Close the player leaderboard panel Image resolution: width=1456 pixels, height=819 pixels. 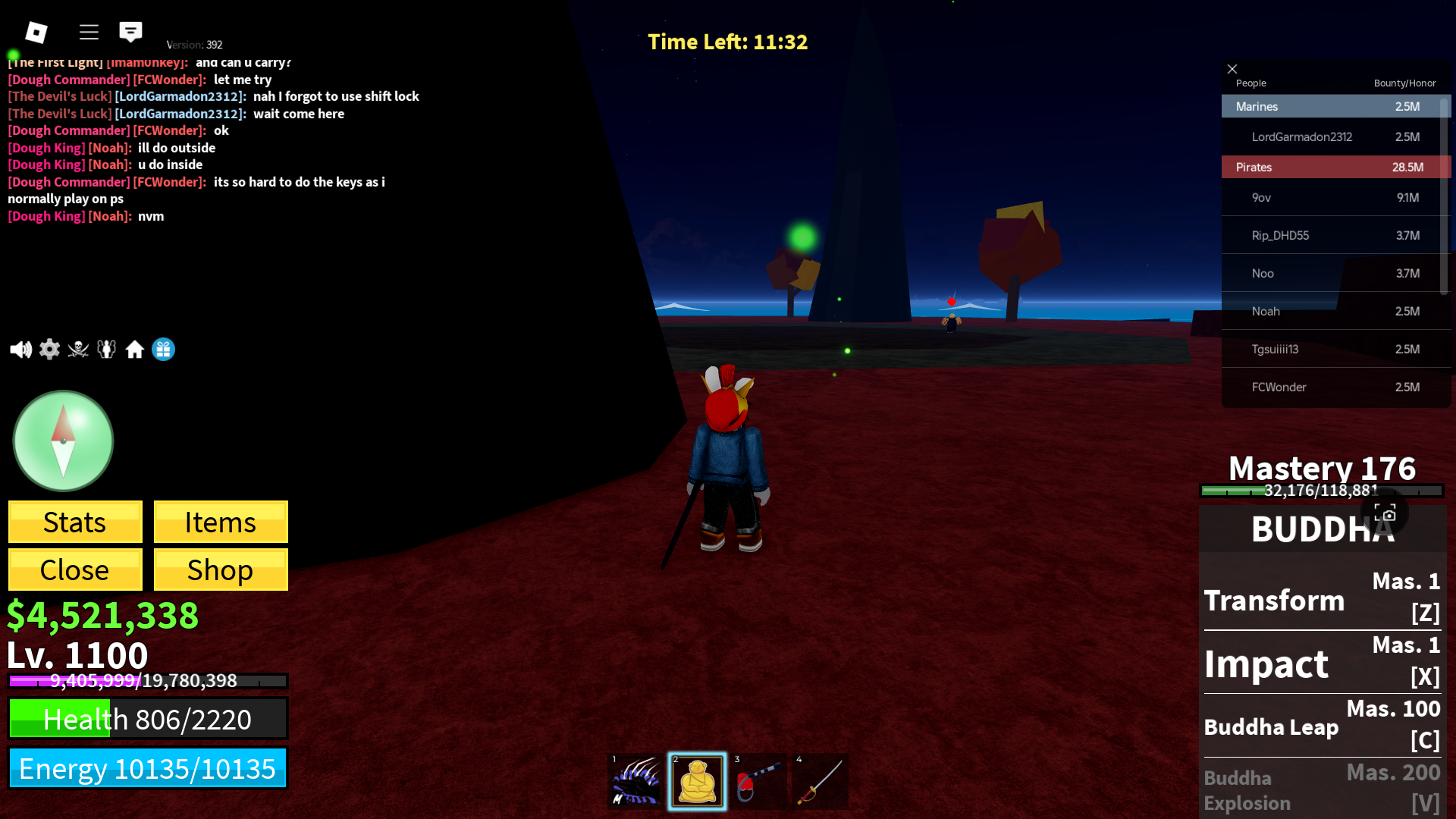(x=1232, y=69)
